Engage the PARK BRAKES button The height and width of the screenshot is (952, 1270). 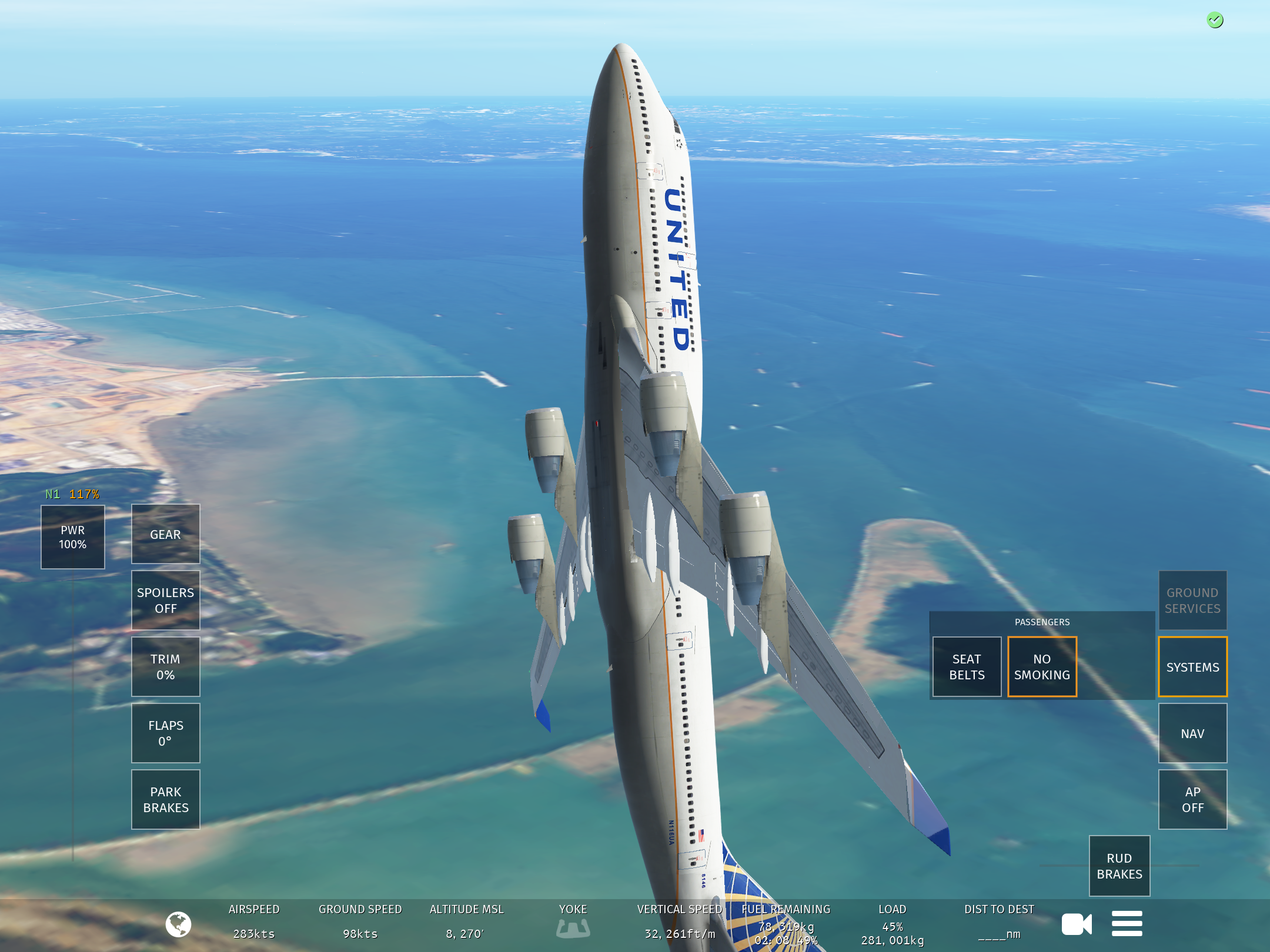tap(165, 800)
